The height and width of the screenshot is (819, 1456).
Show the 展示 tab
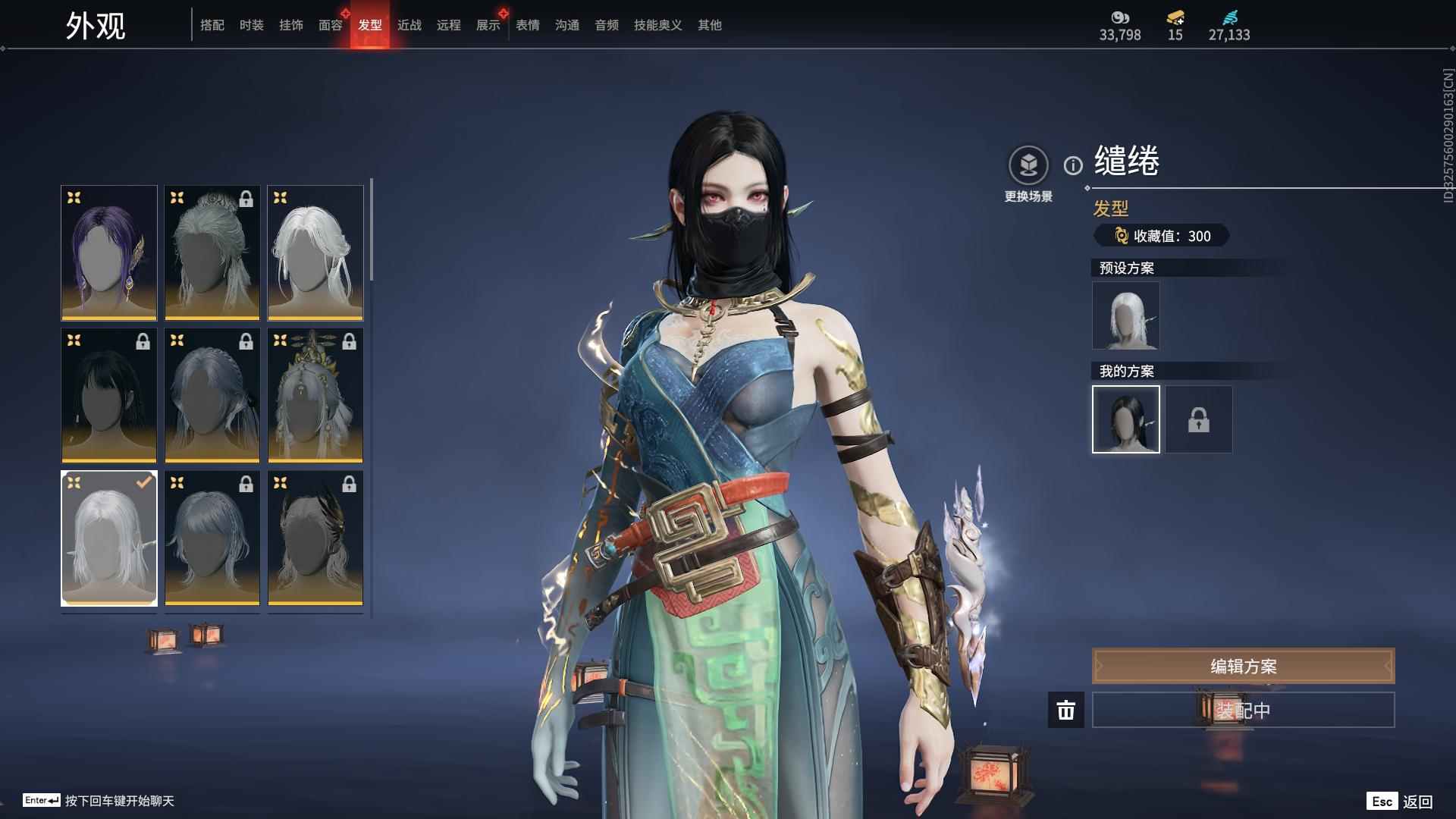click(488, 25)
